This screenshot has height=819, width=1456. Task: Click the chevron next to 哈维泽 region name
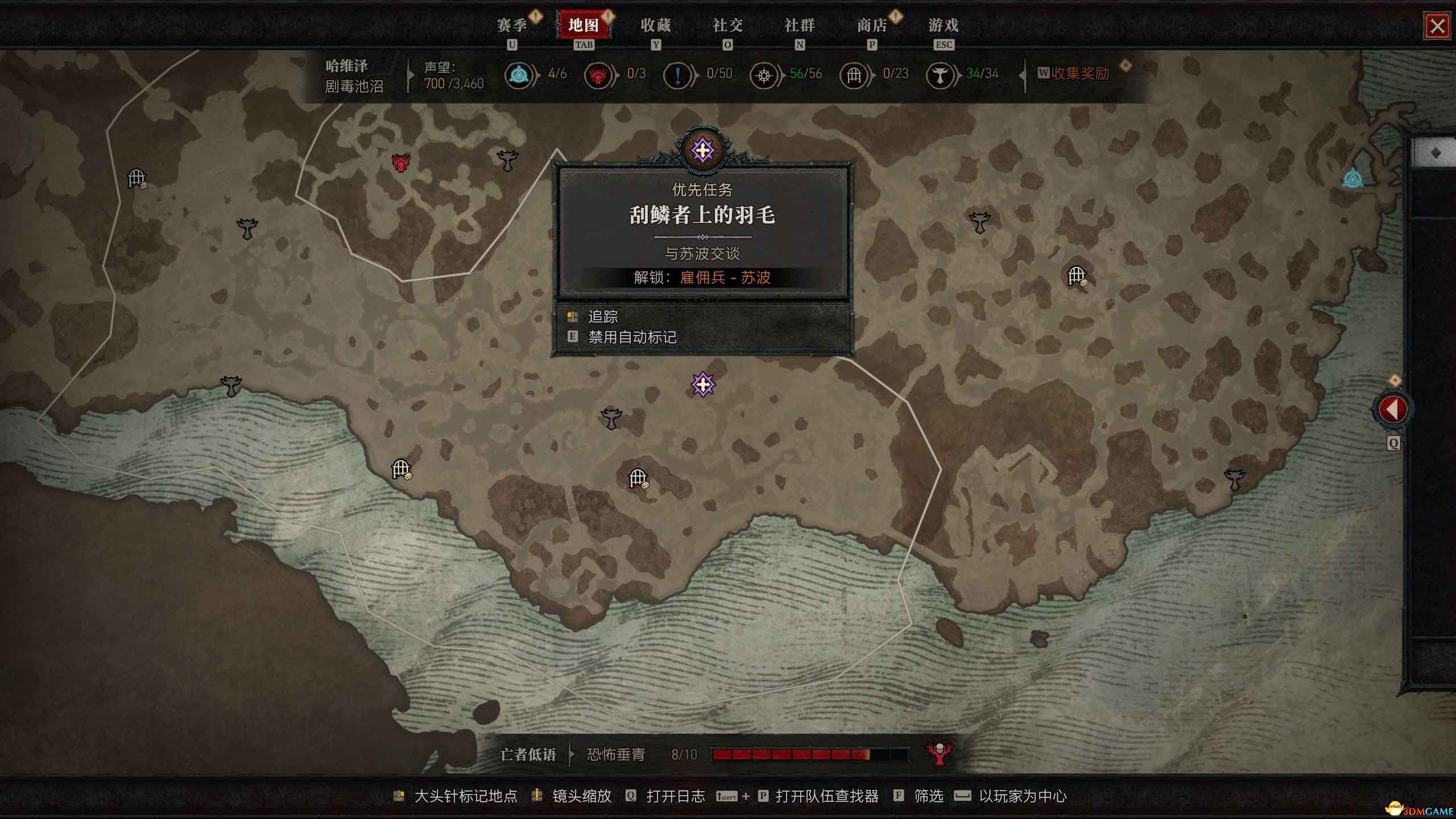411,76
